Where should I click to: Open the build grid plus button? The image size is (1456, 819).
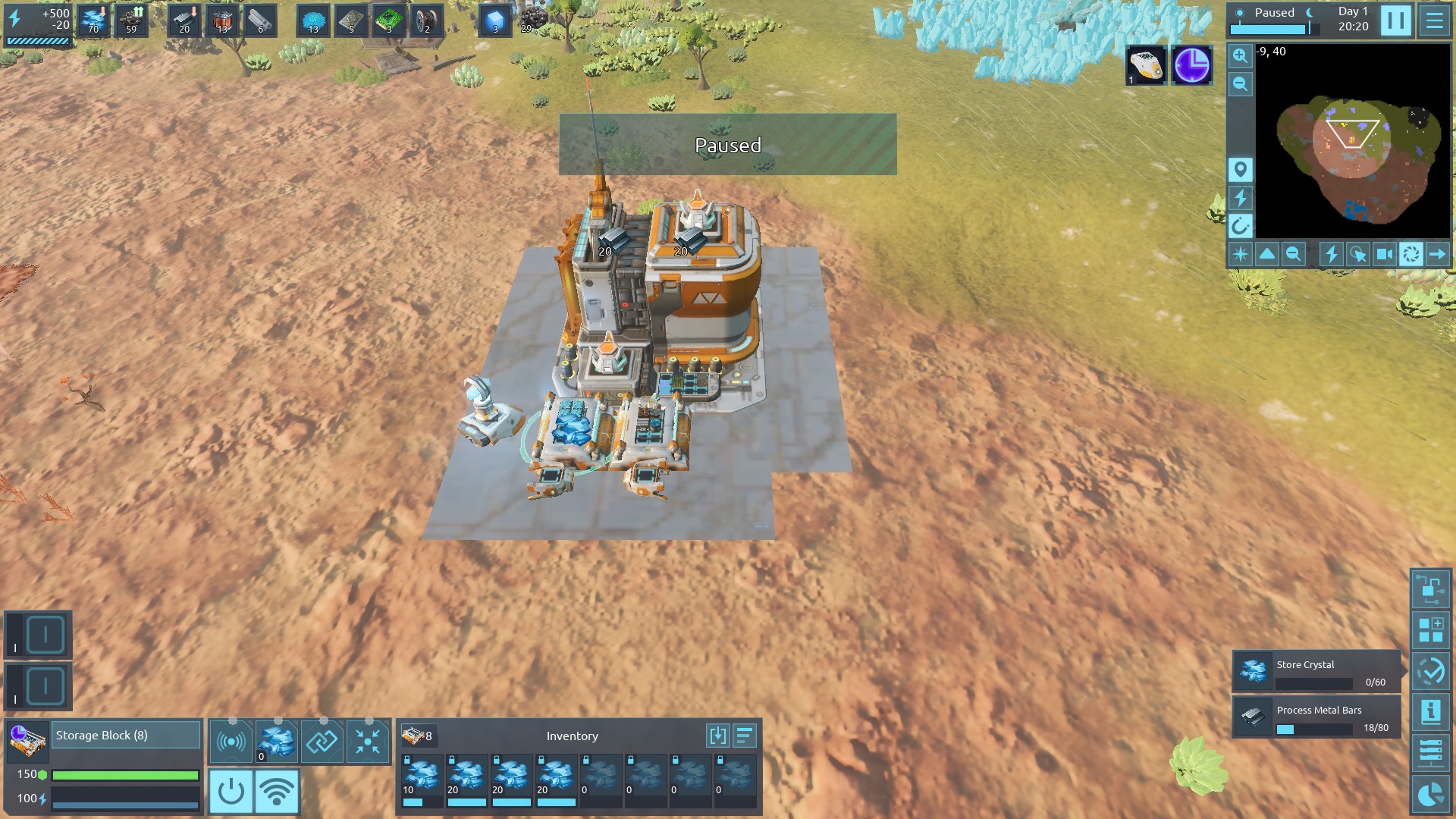[x=1431, y=630]
